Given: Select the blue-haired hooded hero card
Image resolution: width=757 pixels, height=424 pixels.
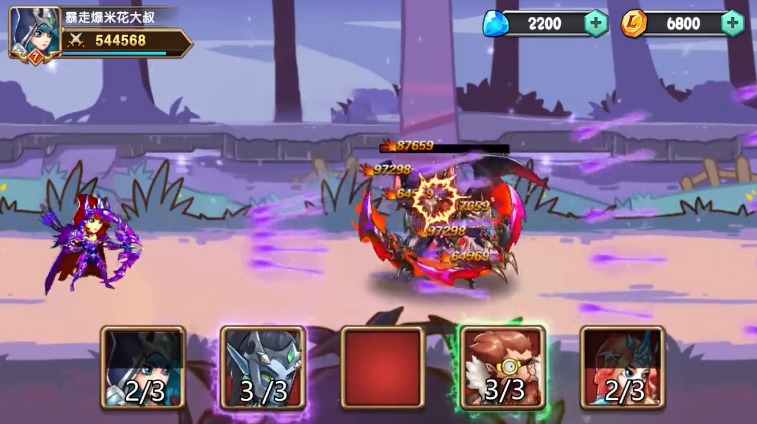Looking at the screenshot, I should point(143,367).
